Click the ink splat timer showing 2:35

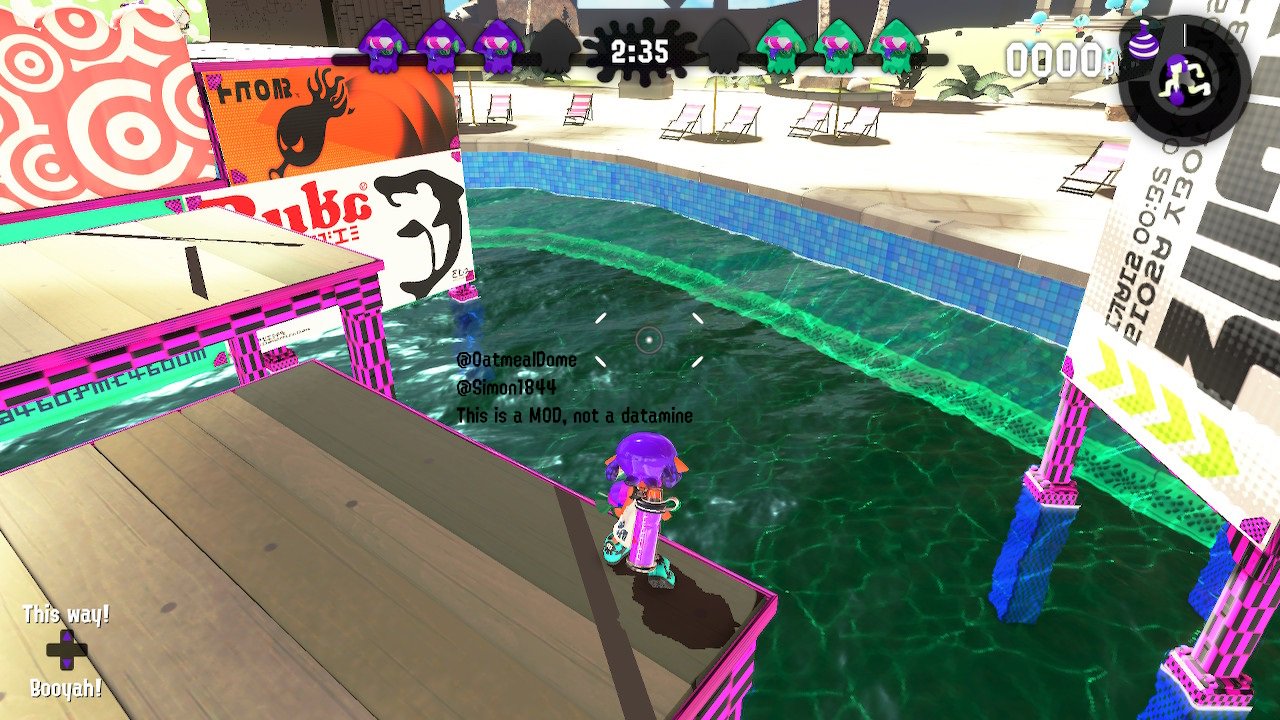pyautogui.click(x=640, y=49)
